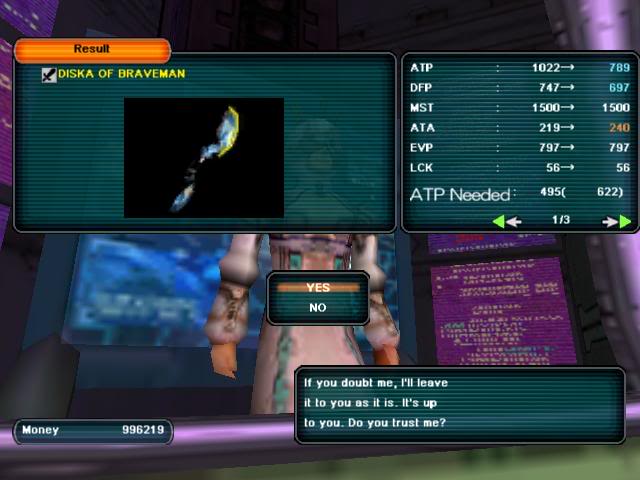
Task: Click the Diska of Braveman weapon preview
Action: pyautogui.click(x=204, y=157)
